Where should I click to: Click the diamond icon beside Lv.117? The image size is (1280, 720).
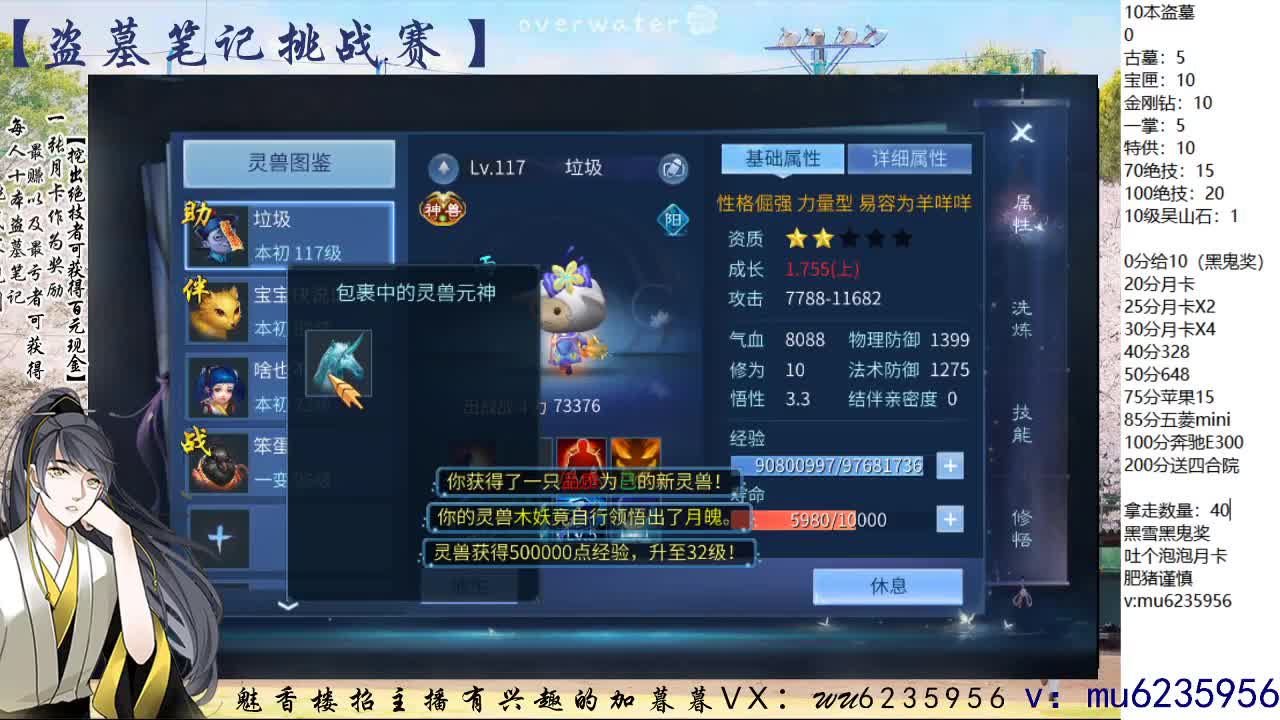[441, 167]
